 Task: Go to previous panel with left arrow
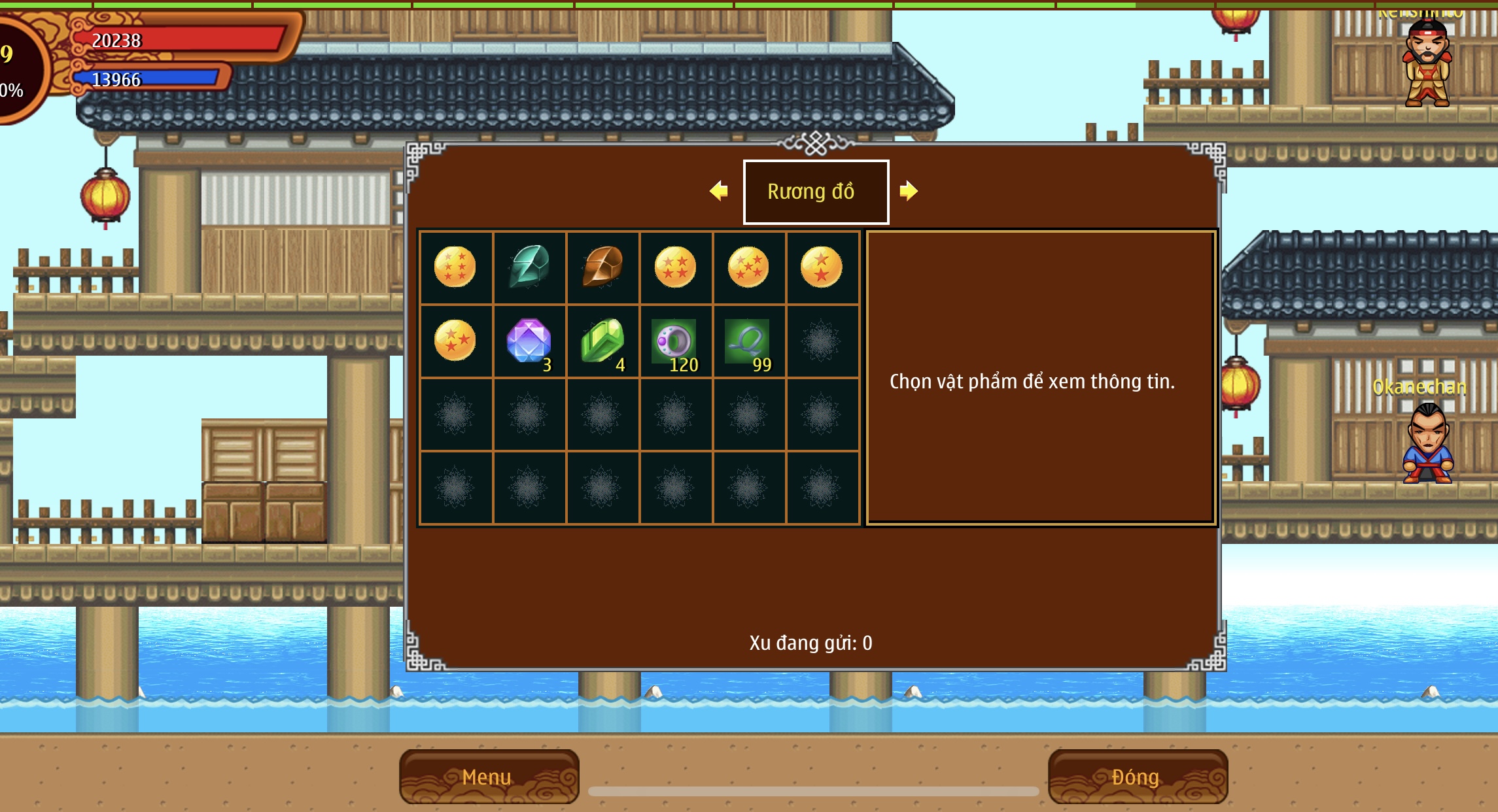pos(719,191)
